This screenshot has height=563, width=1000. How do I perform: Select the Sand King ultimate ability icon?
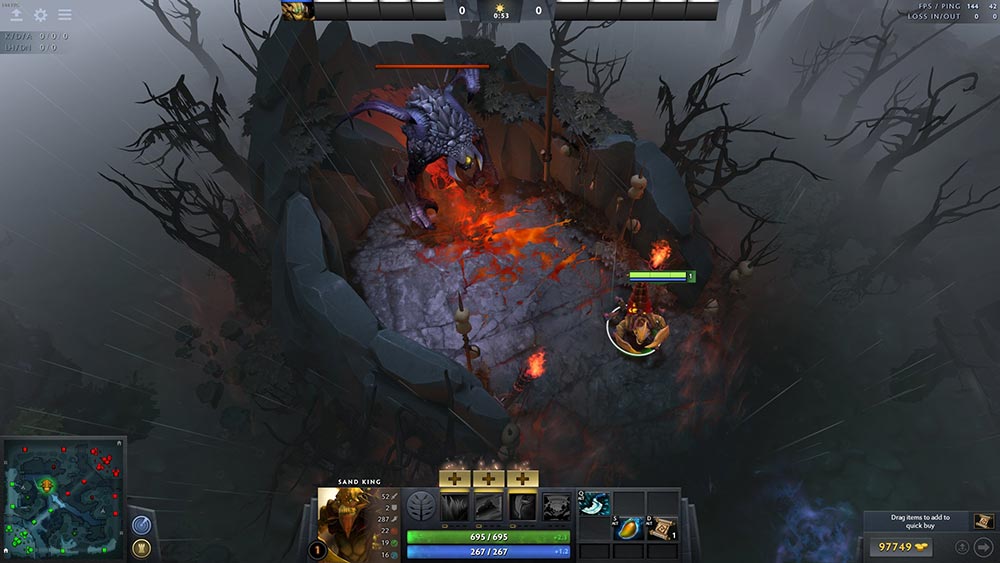tap(556, 507)
